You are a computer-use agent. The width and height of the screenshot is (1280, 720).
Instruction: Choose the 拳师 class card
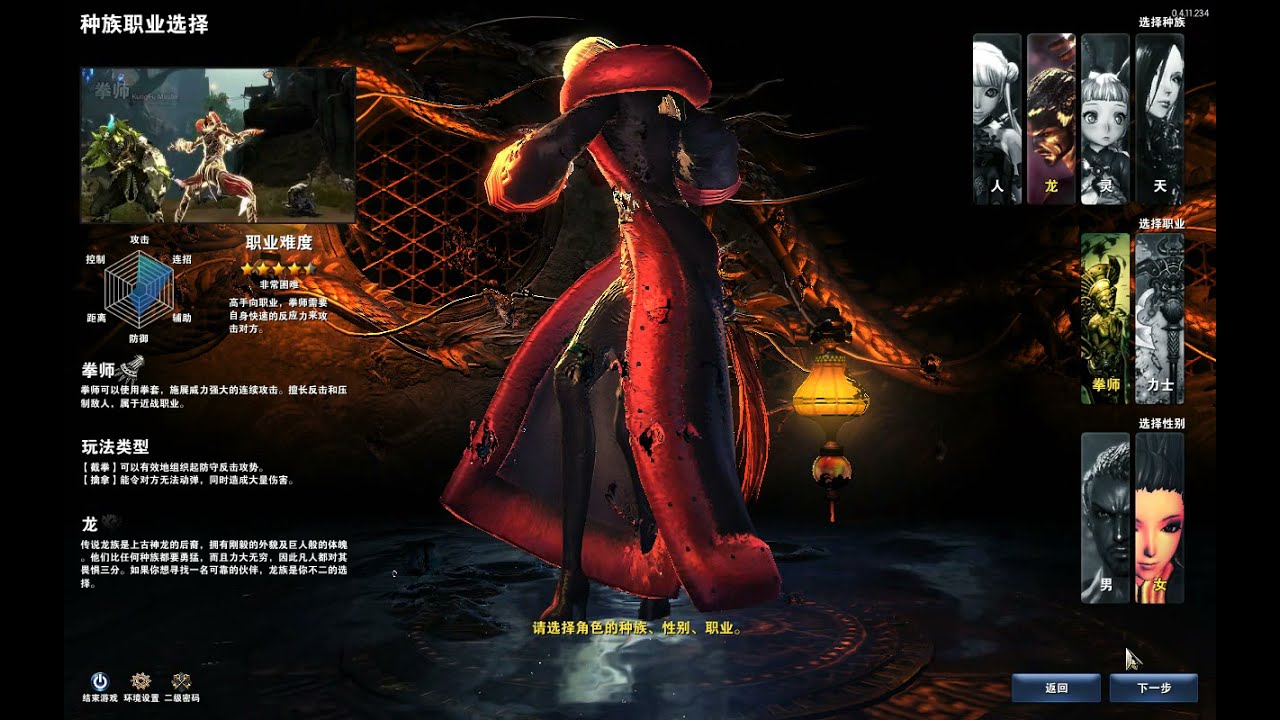pyautogui.click(x=1105, y=319)
